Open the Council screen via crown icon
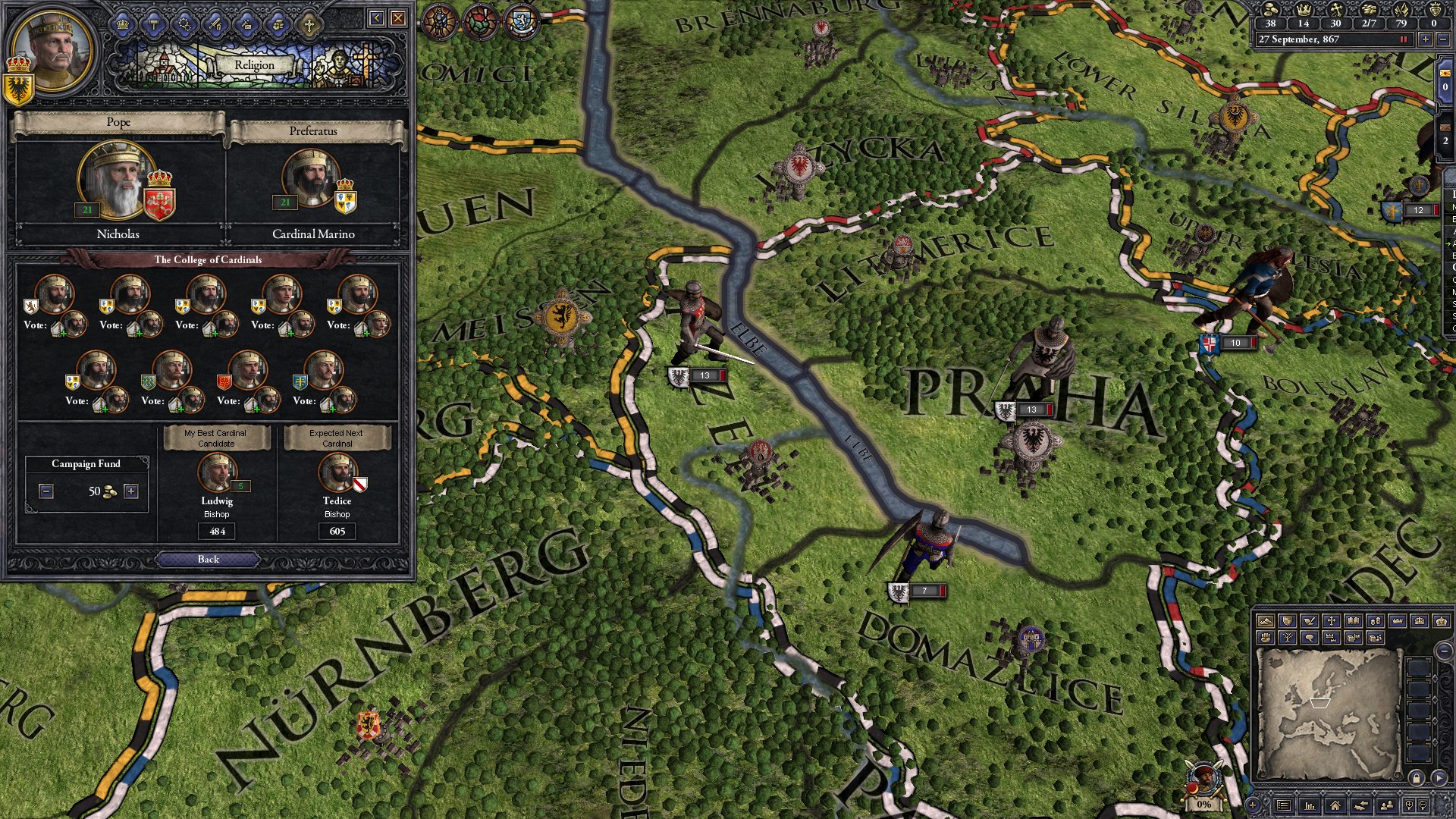This screenshot has width=1456, height=819. 124,27
